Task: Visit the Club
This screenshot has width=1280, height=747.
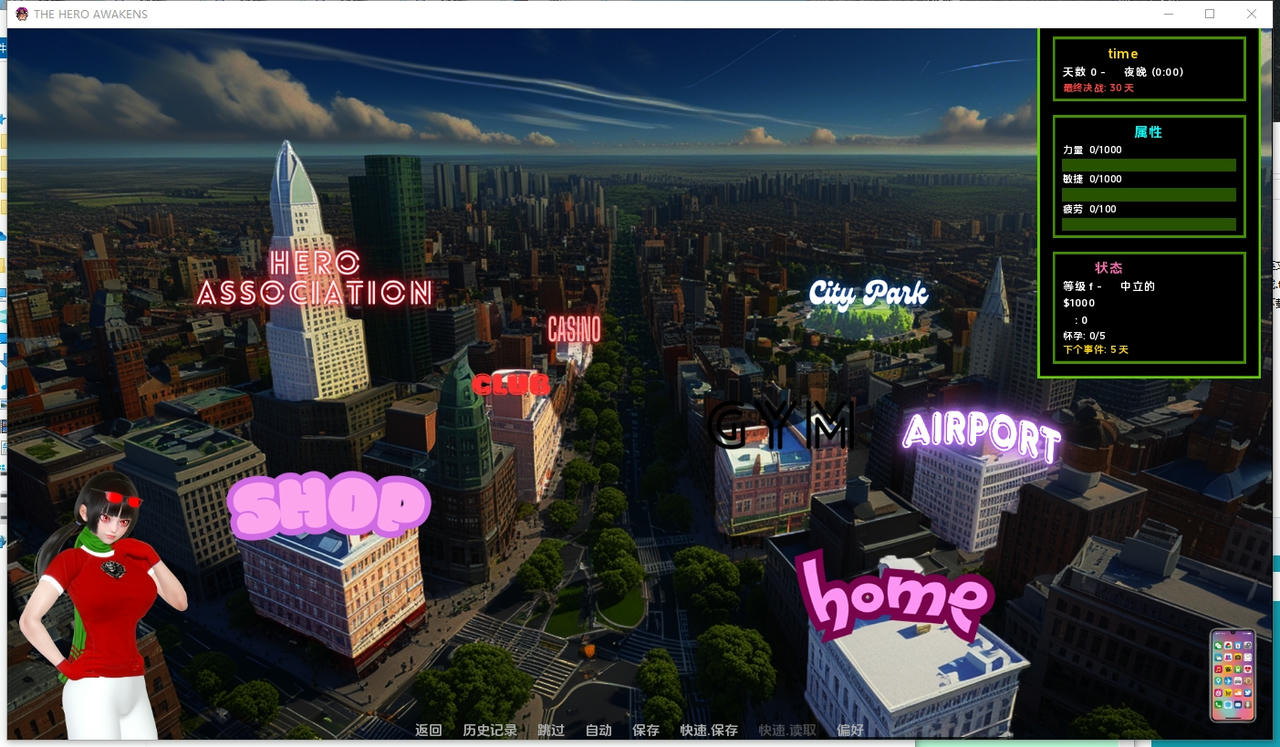Action: (510, 384)
